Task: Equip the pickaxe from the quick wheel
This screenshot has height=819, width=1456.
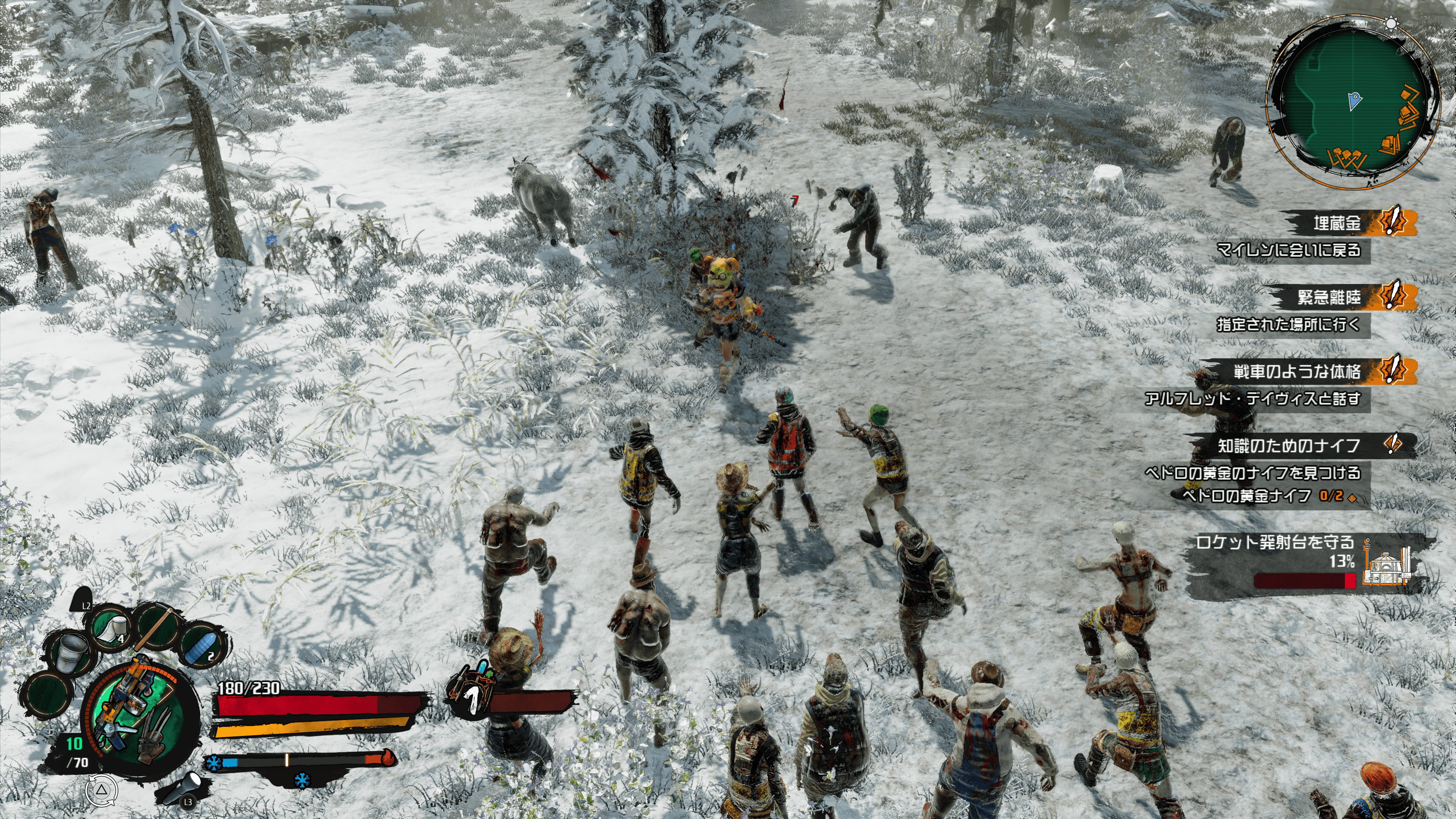Action: pos(158,623)
